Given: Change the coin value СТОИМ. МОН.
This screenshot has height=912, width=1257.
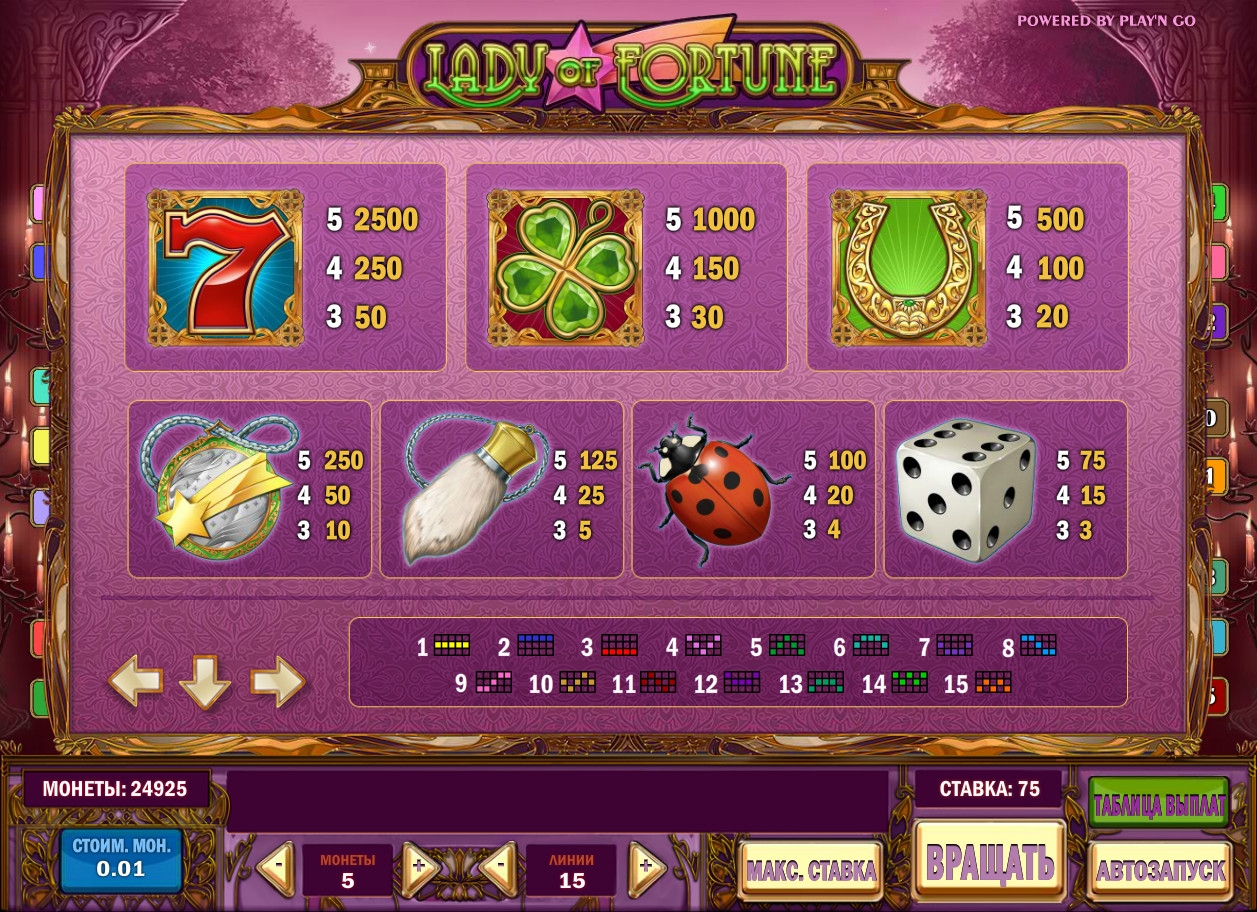Looking at the screenshot, I should 121,859.
